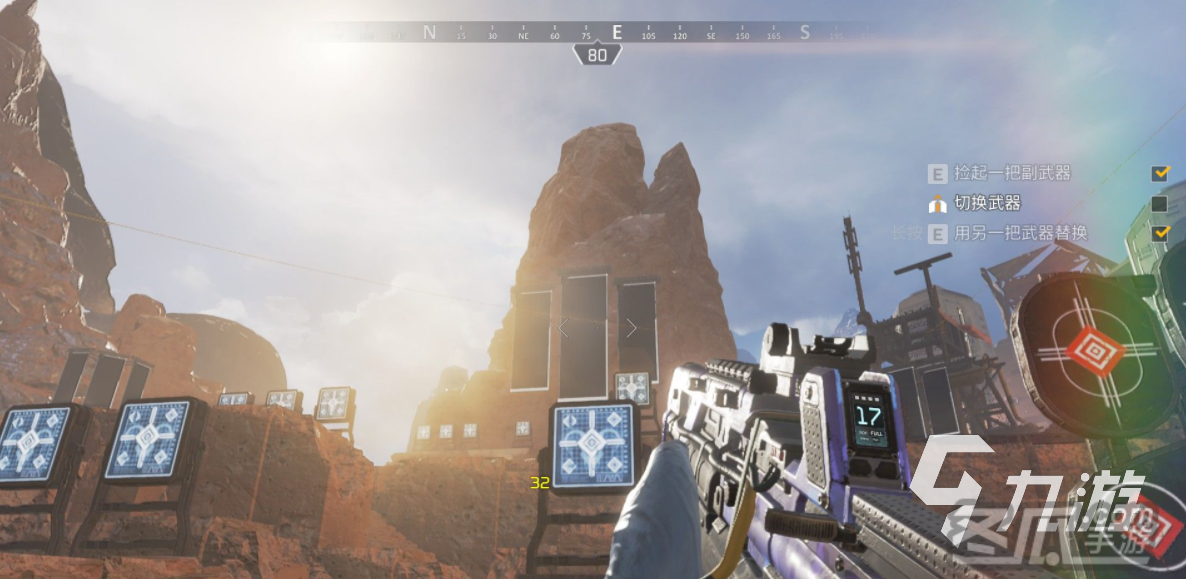Click the compass bar's E heading marker

[617, 32]
